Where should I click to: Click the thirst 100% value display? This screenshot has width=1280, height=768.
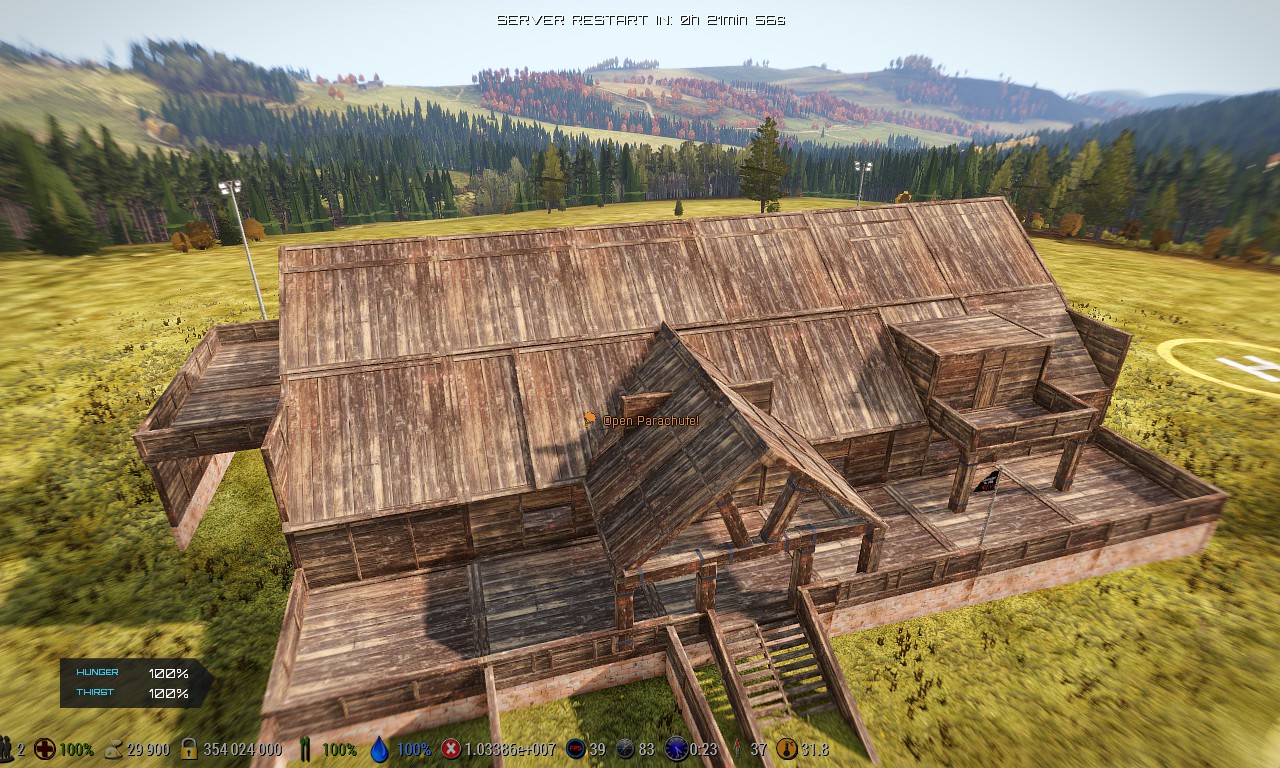[171, 691]
